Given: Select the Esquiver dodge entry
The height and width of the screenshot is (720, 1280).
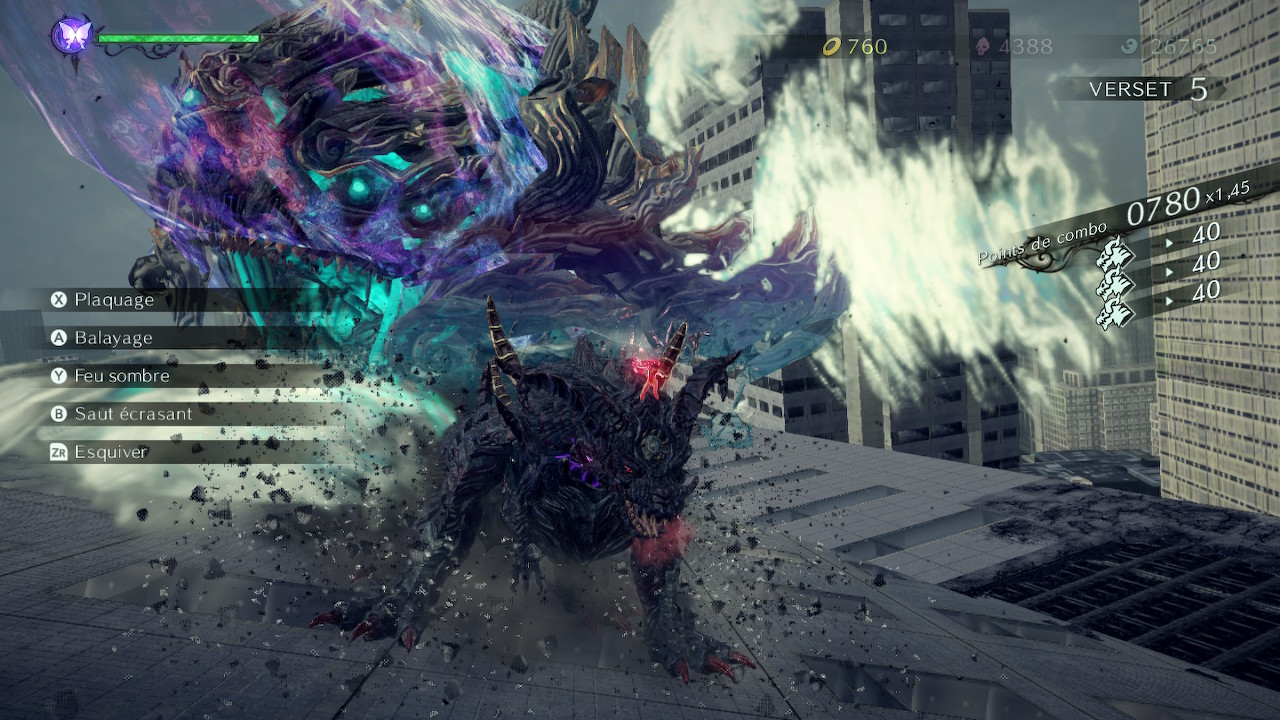Looking at the screenshot, I should click(x=110, y=452).
